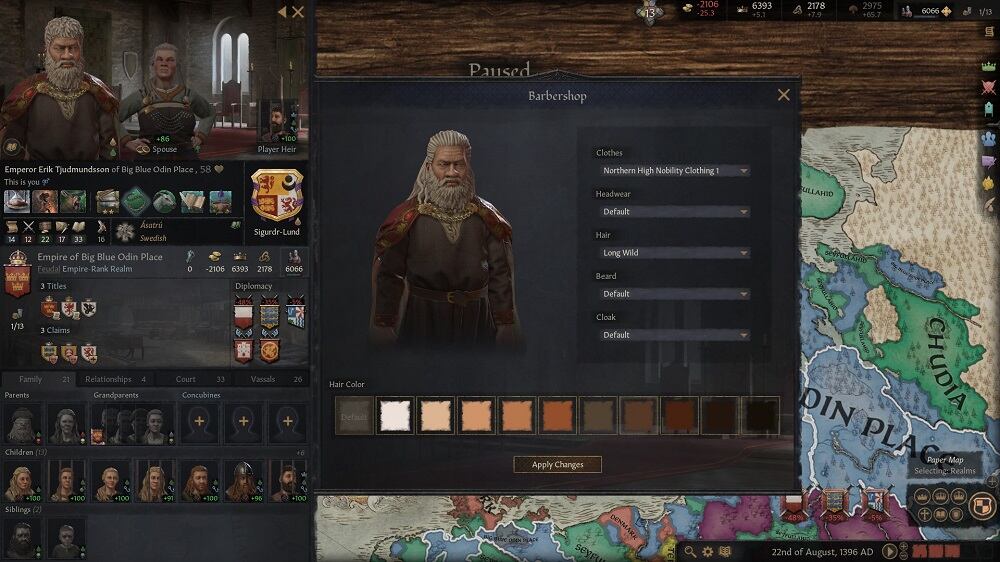Close the character panel
This screenshot has height=562, width=1000.
pos(298,12)
